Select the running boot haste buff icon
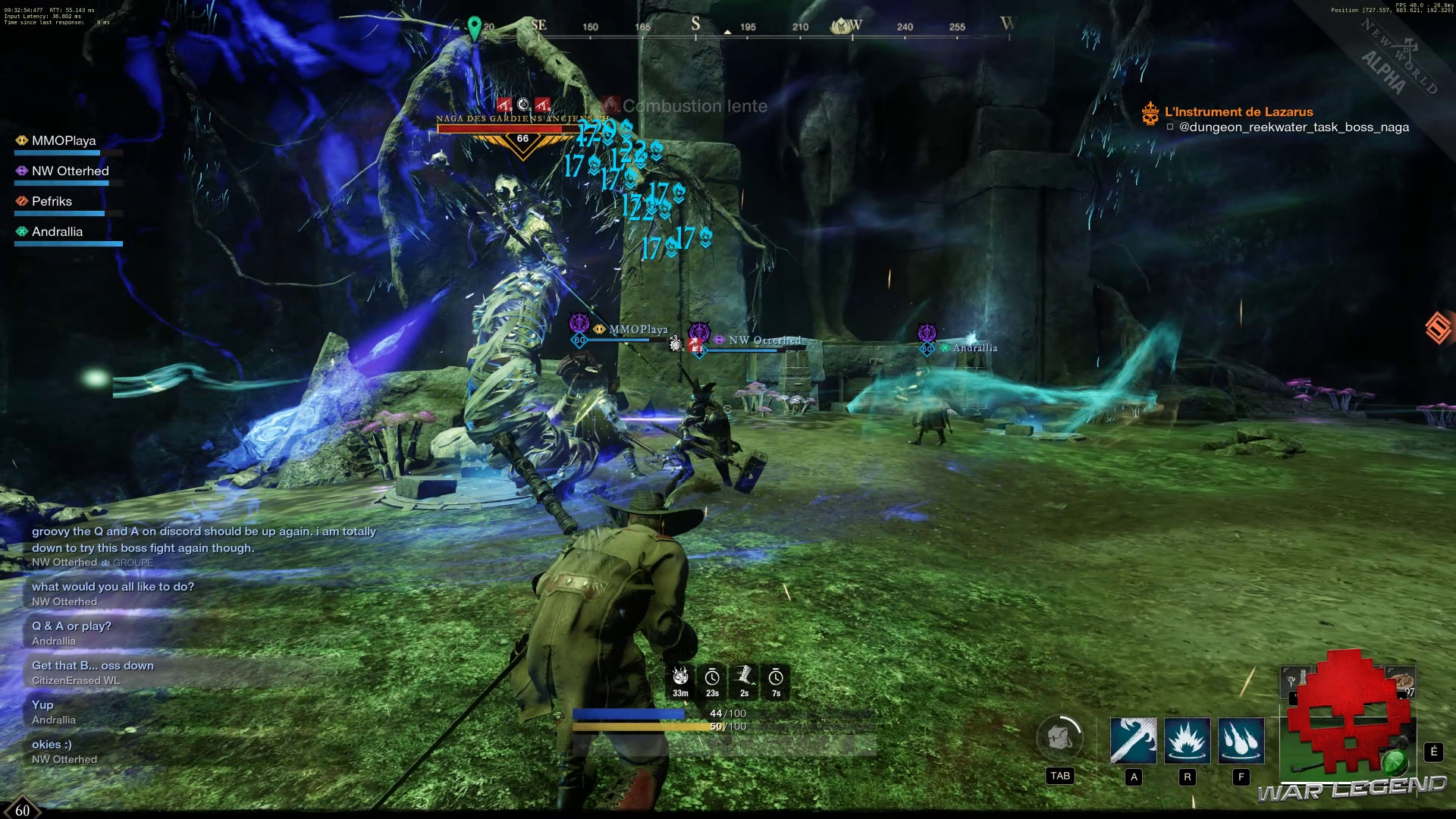The height and width of the screenshot is (819, 1456). pyautogui.click(x=744, y=677)
